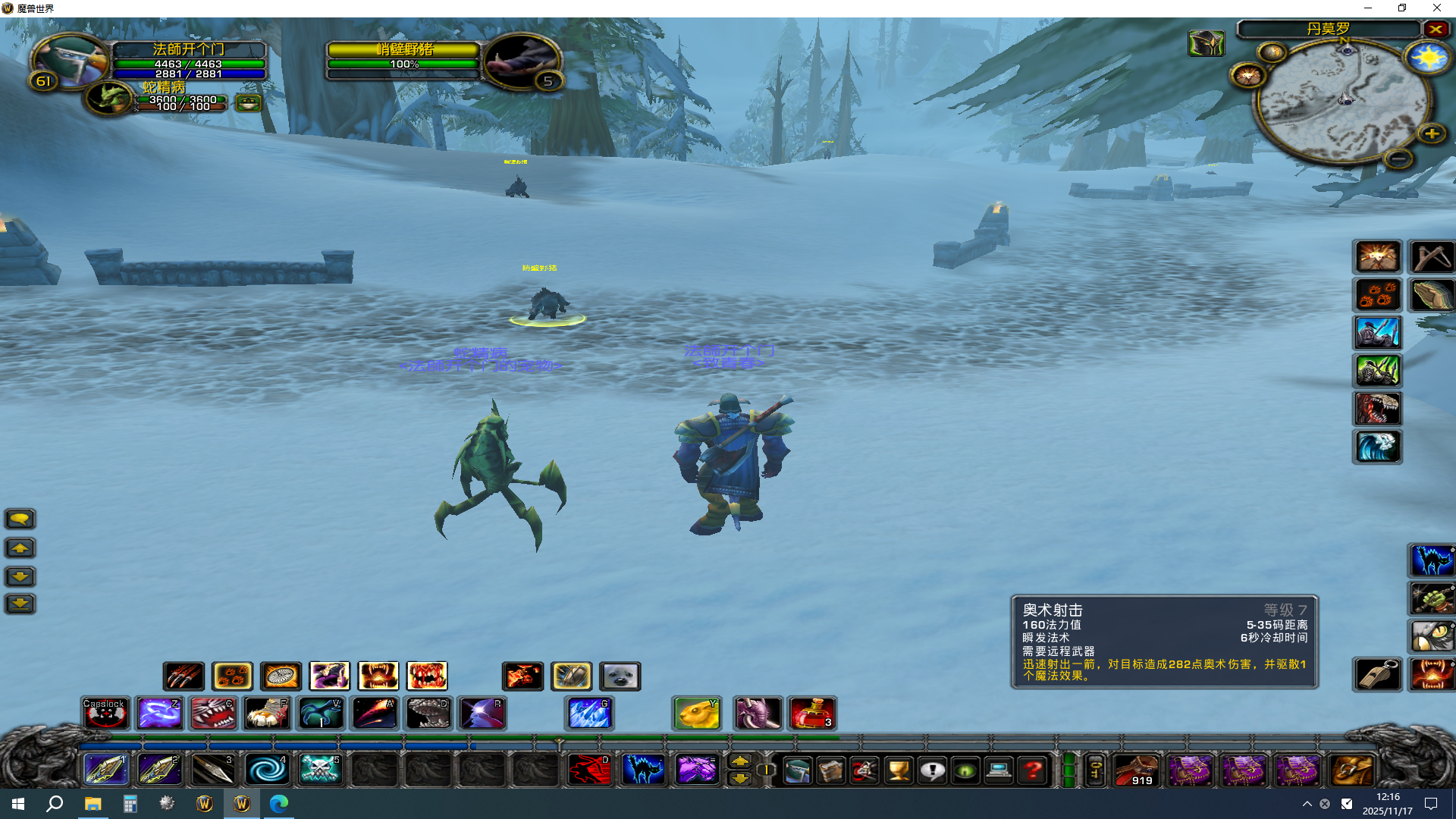Zoom out the minimap with the minus button
Viewport: 1456px width, 819px height.
1398,158
